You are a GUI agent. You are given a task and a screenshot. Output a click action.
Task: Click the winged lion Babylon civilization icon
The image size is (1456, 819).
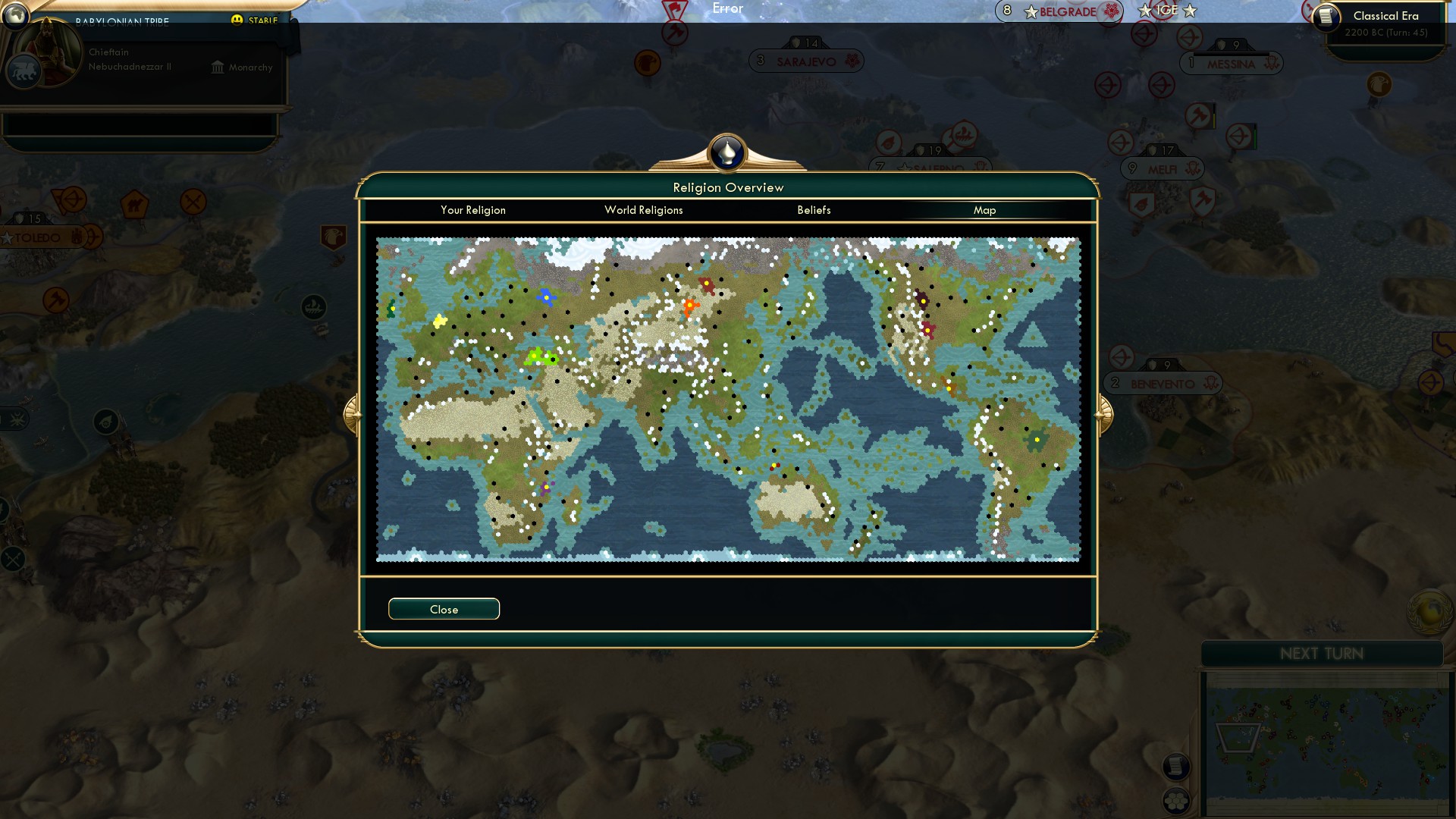click(24, 71)
